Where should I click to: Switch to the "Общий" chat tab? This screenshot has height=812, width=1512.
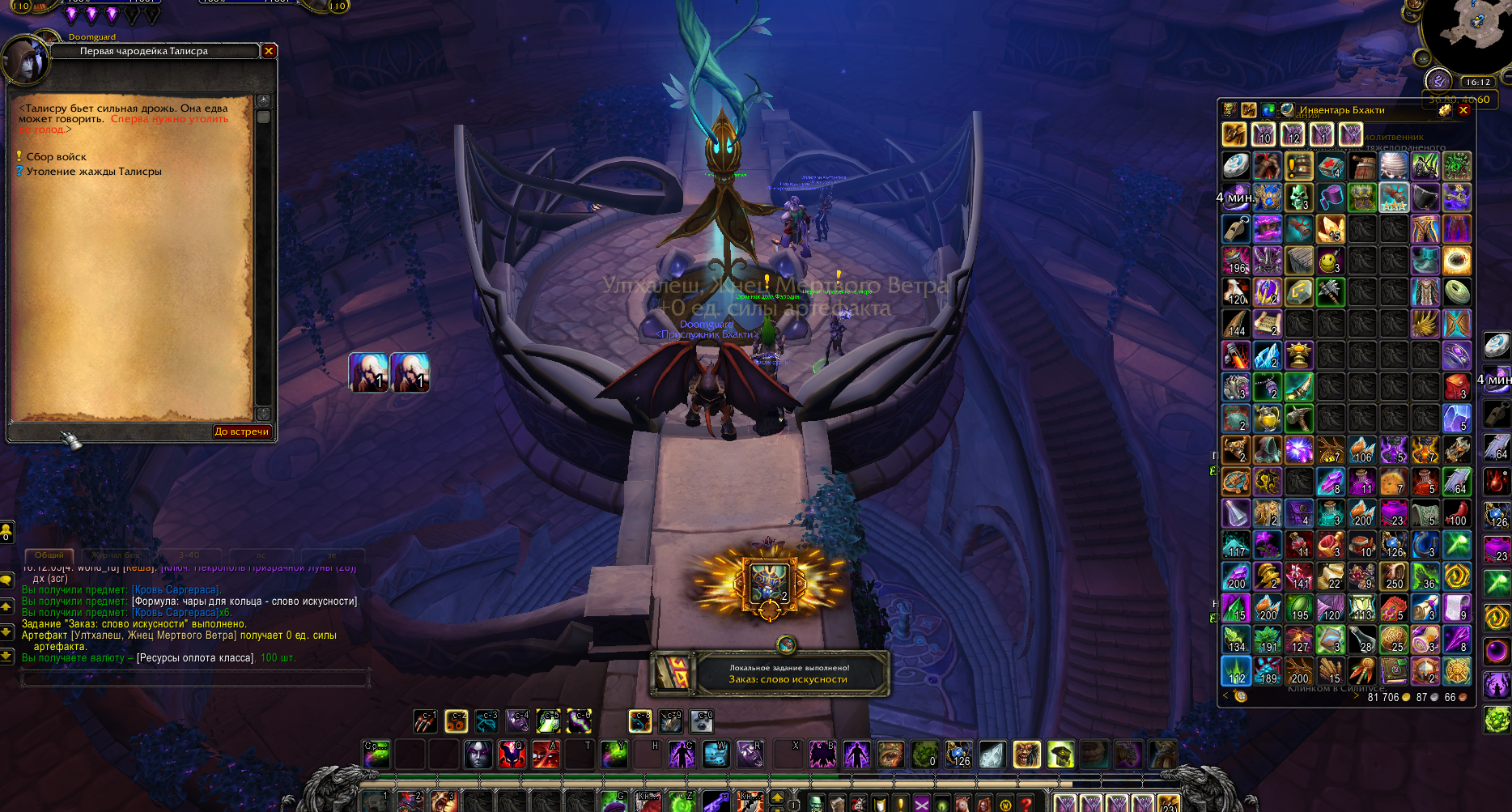pos(49,555)
